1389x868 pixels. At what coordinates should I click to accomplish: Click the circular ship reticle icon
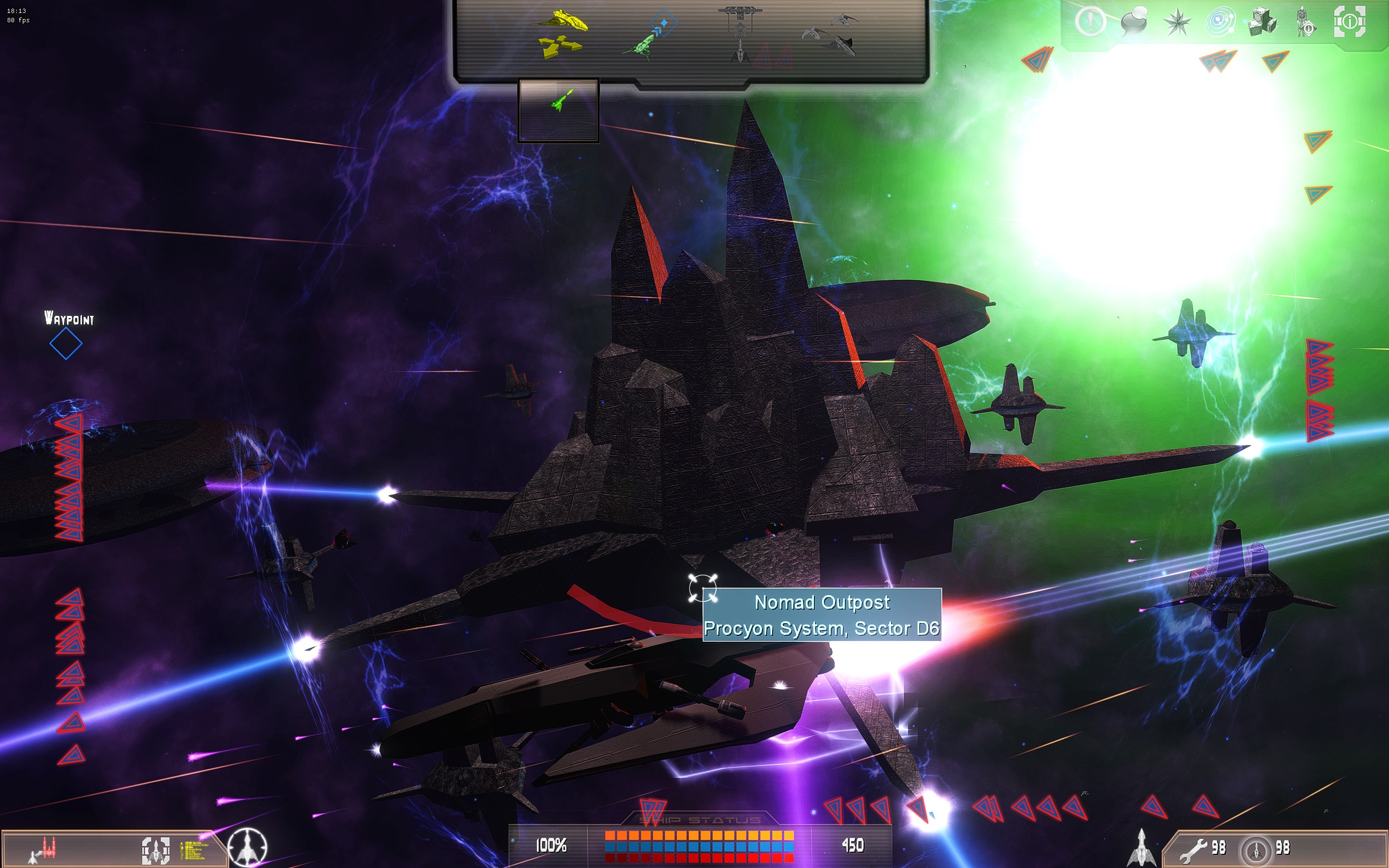click(248, 848)
